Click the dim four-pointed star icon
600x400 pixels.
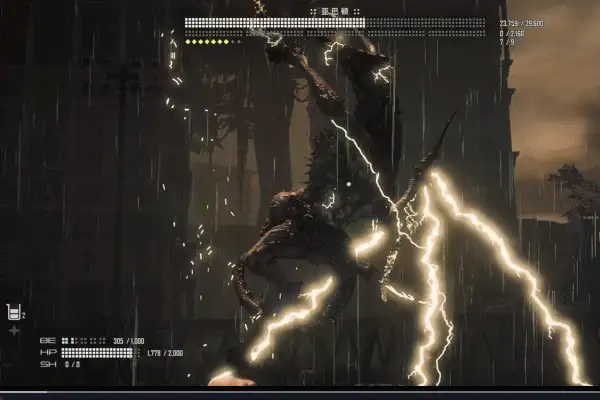[14, 329]
